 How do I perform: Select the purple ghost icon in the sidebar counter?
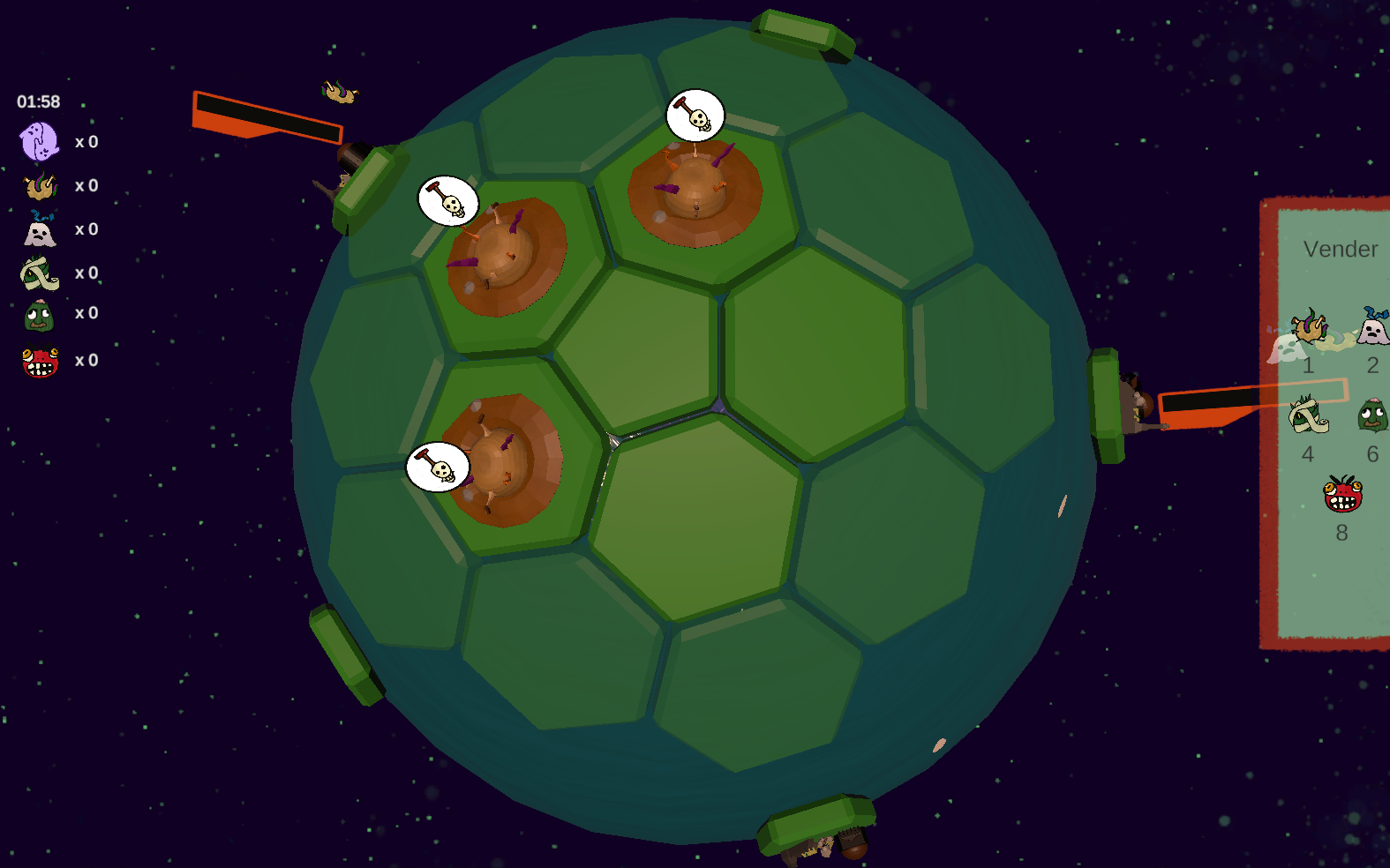(39, 139)
